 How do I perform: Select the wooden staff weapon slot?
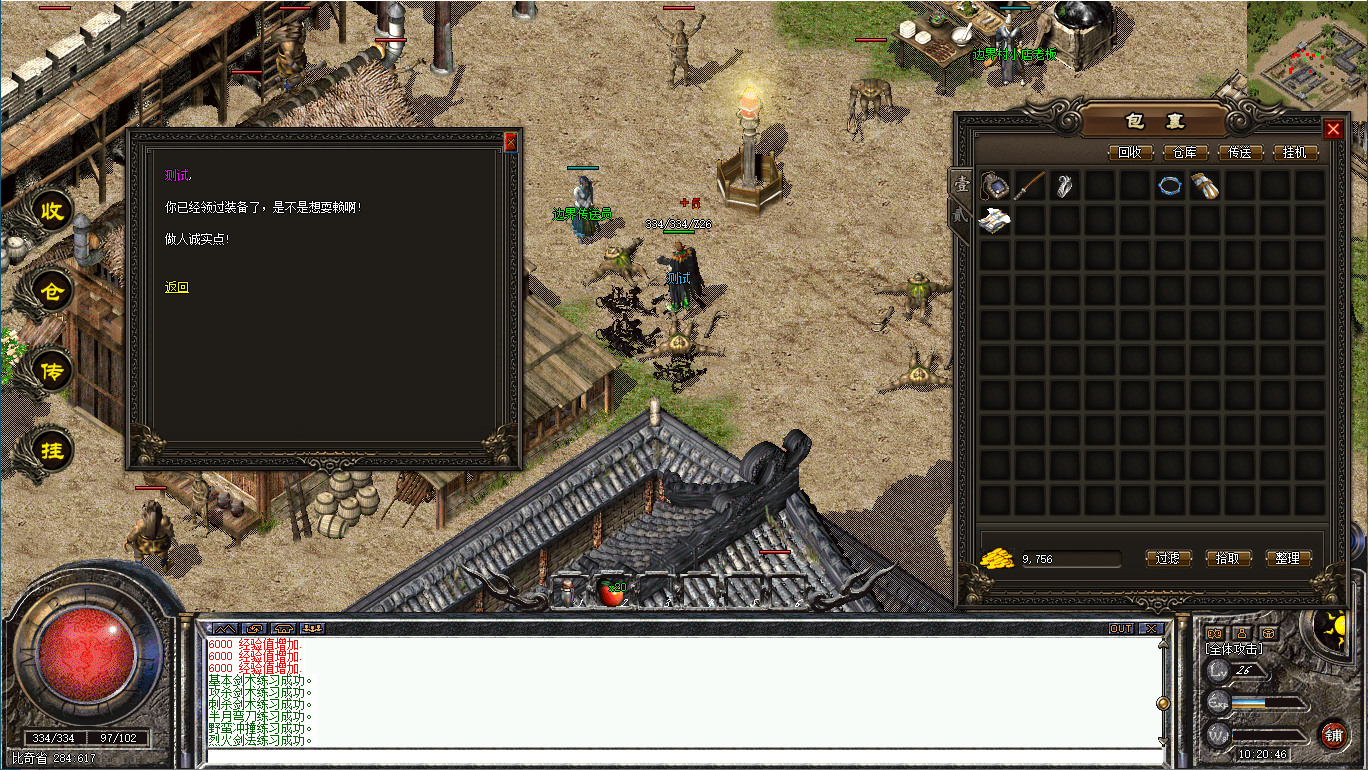[x=1030, y=186]
